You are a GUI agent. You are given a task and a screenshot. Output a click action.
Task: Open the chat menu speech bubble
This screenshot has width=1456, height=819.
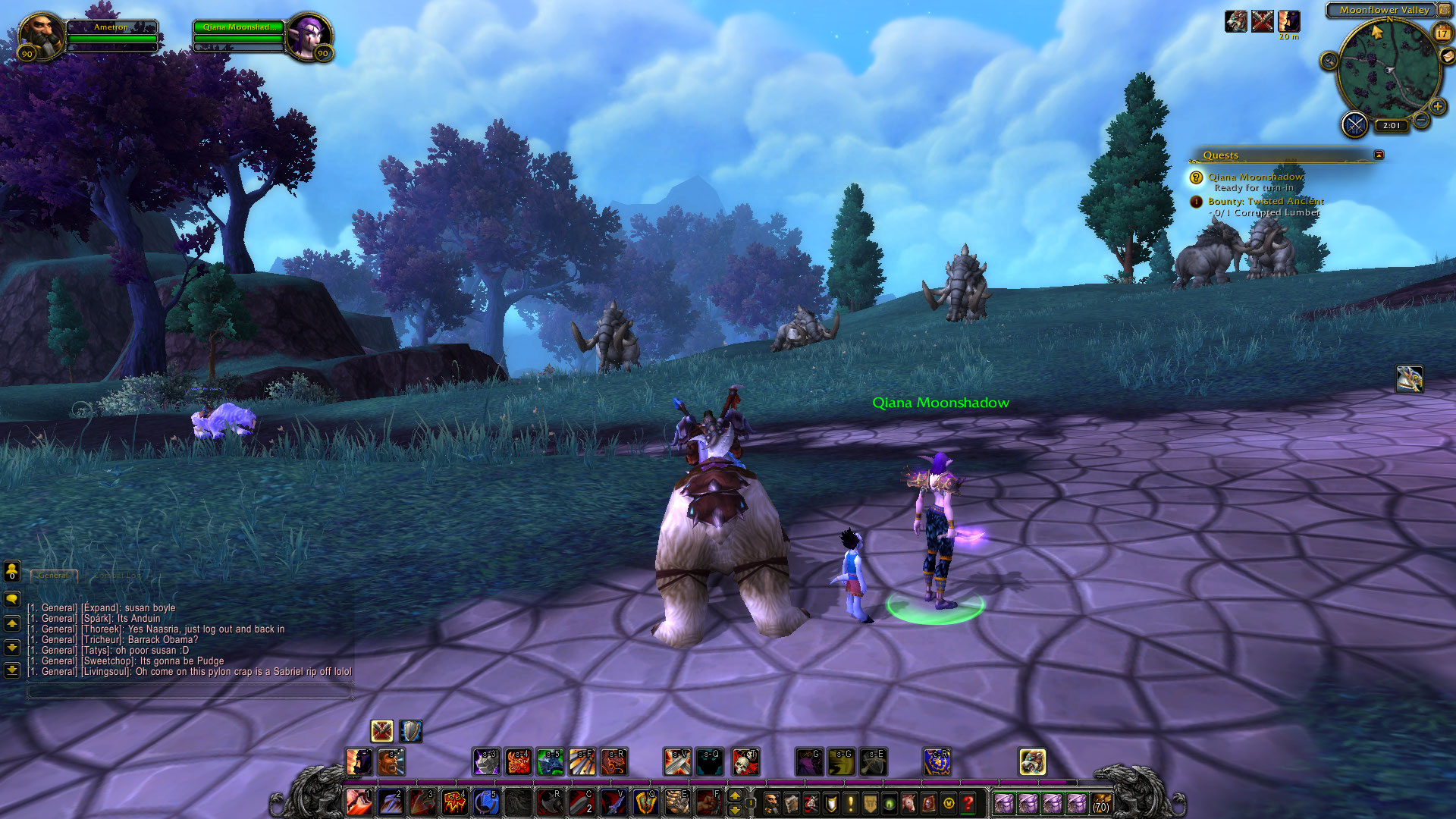point(12,599)
